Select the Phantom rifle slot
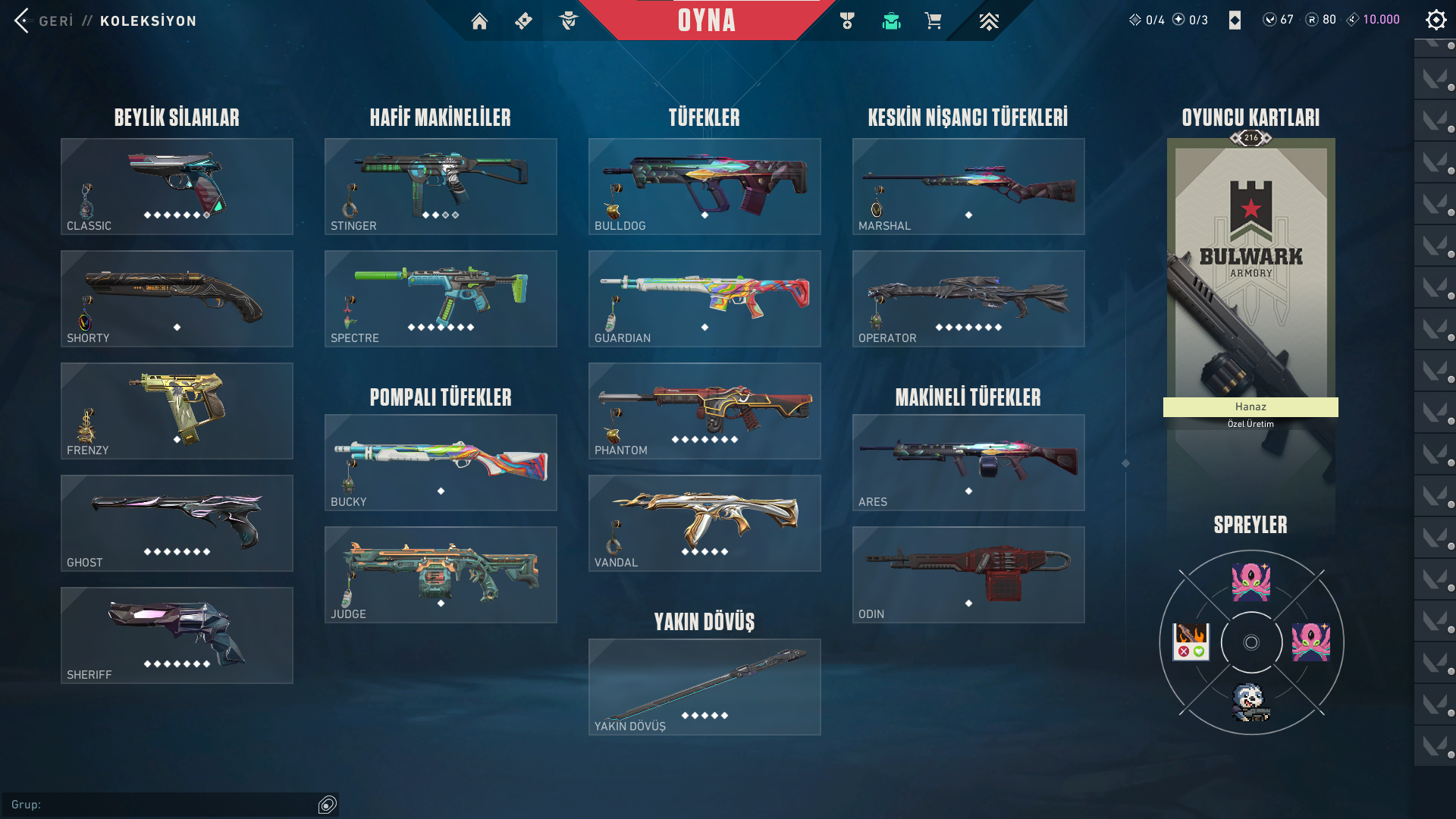This screenshot has height=819, width=1456. [704, 411]
